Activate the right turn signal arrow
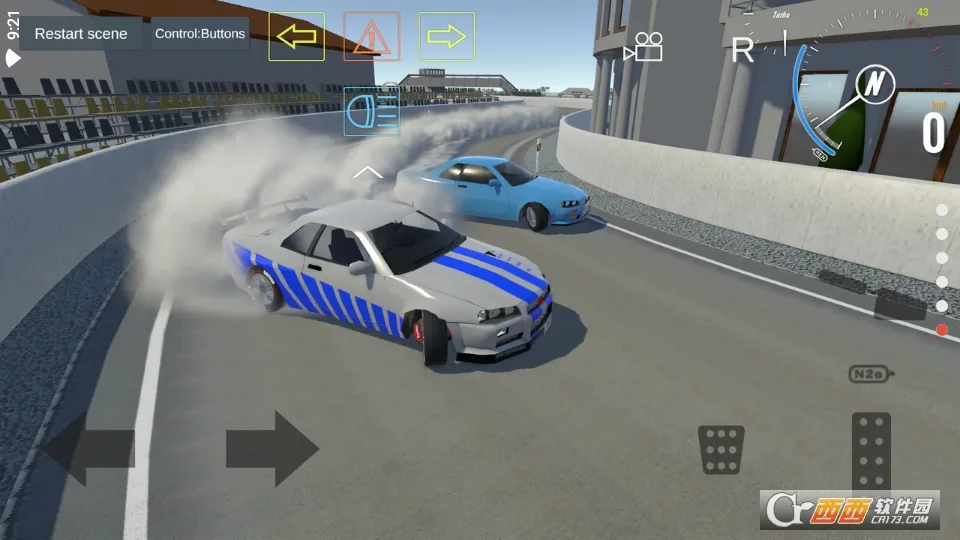Image resolution: width=960 pixels, height=540 pixels. 446,37
